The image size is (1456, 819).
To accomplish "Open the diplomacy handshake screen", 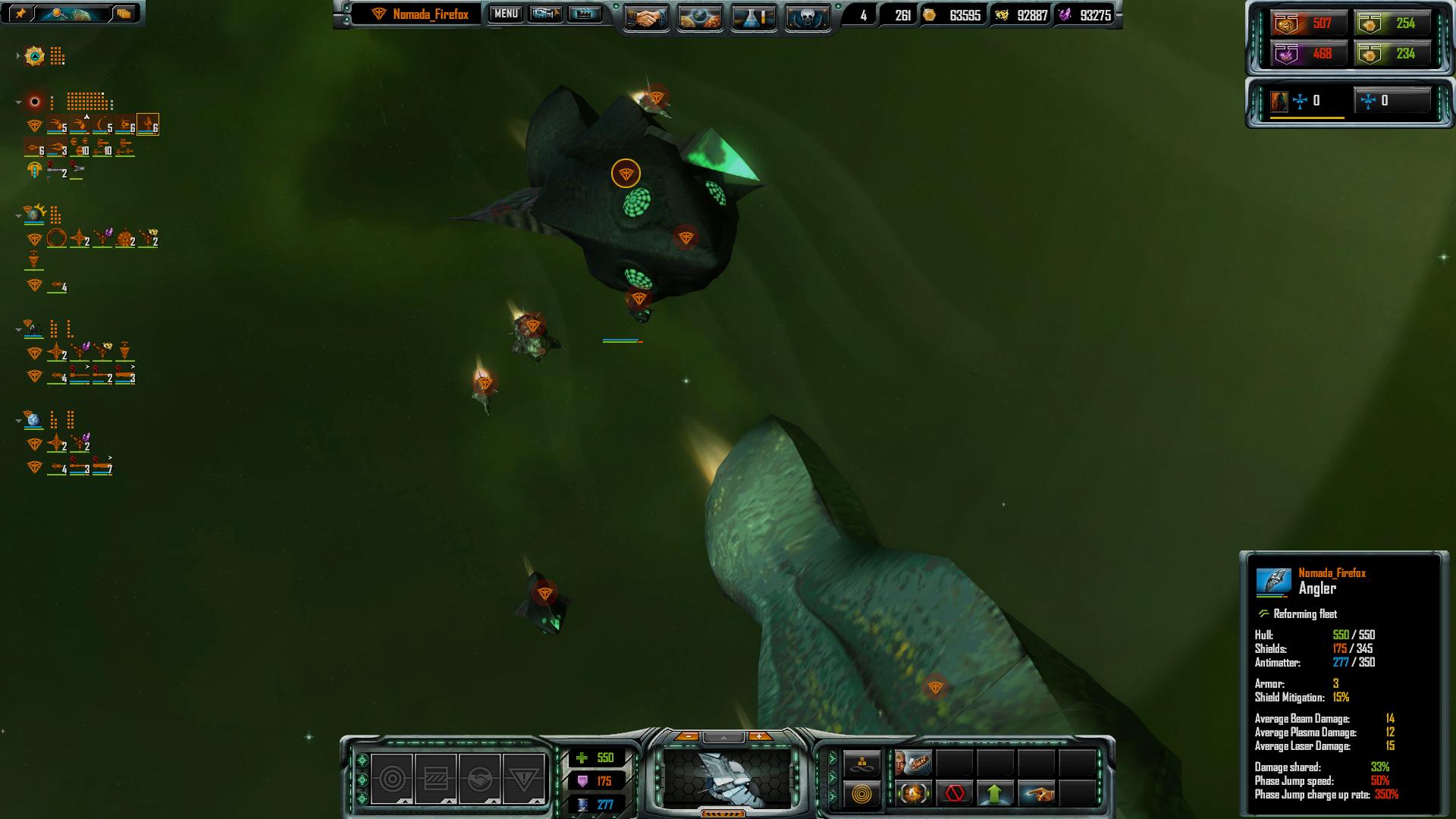I will [x=645, y=17].
